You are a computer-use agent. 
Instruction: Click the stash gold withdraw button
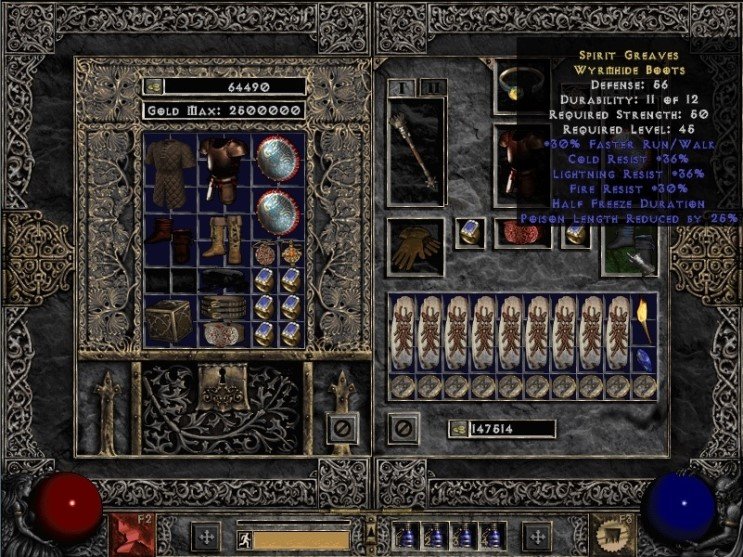[153, 87]
